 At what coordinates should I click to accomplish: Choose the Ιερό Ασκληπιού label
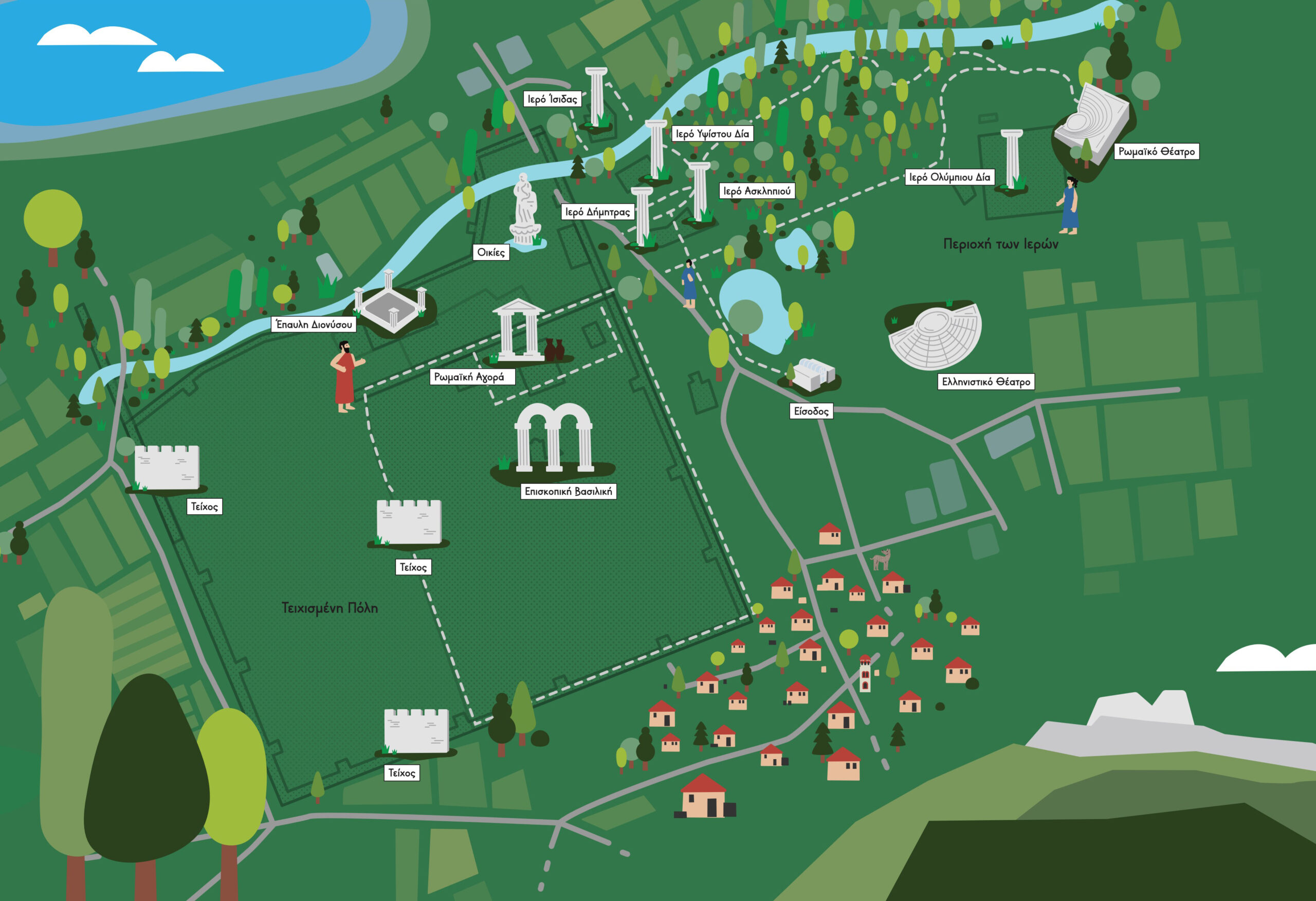point(757,191)
